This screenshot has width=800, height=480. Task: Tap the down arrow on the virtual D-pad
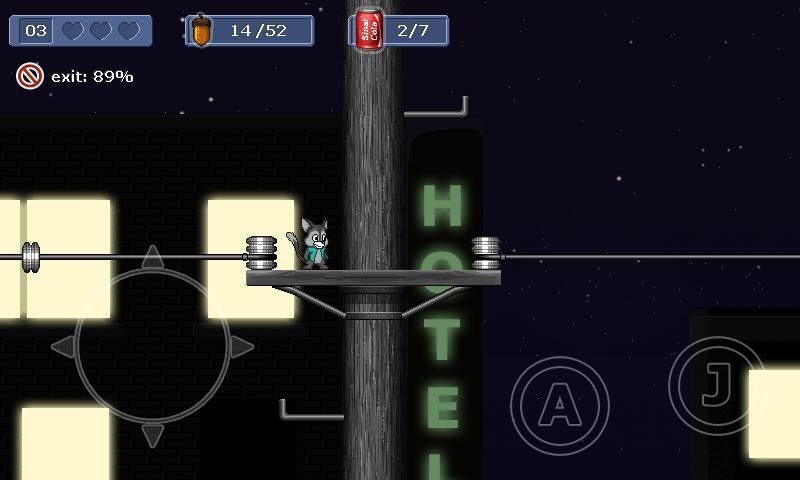tap(152, 435)
